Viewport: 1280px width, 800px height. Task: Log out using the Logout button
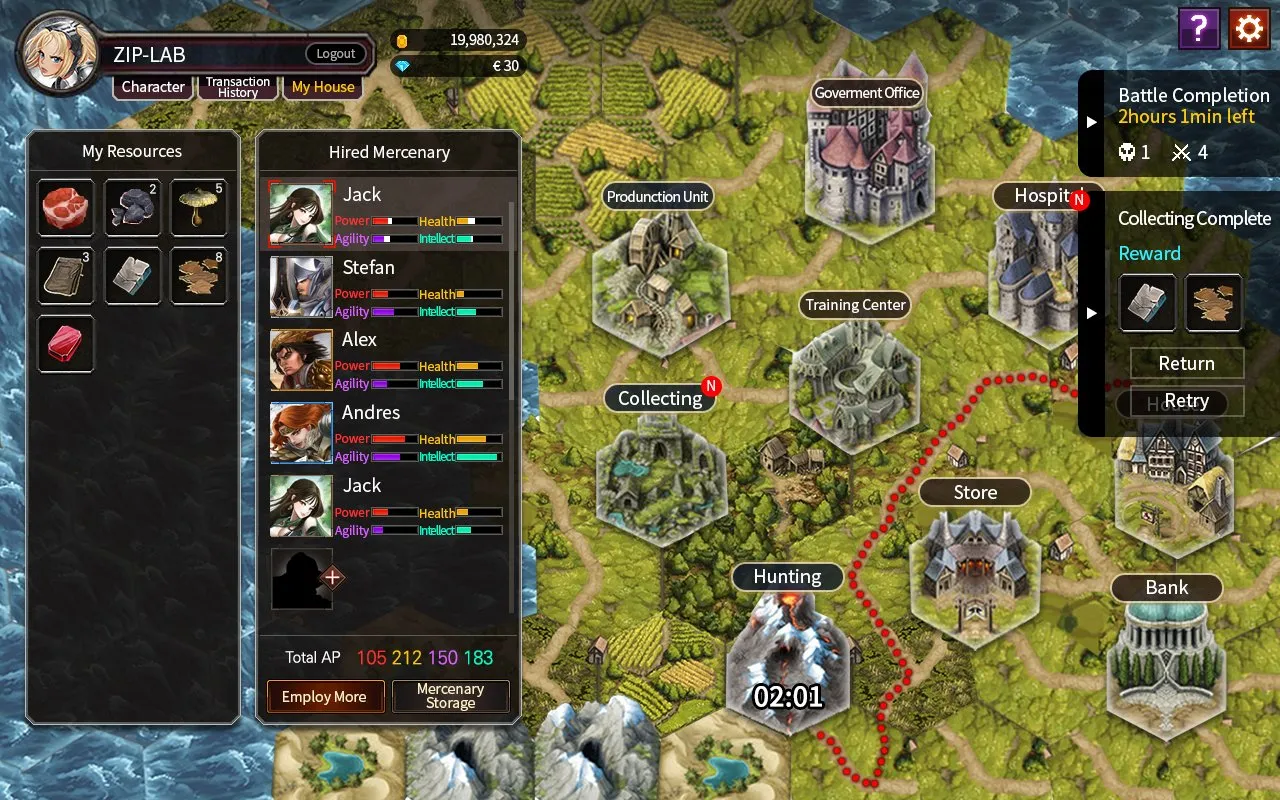pos(336,54)
